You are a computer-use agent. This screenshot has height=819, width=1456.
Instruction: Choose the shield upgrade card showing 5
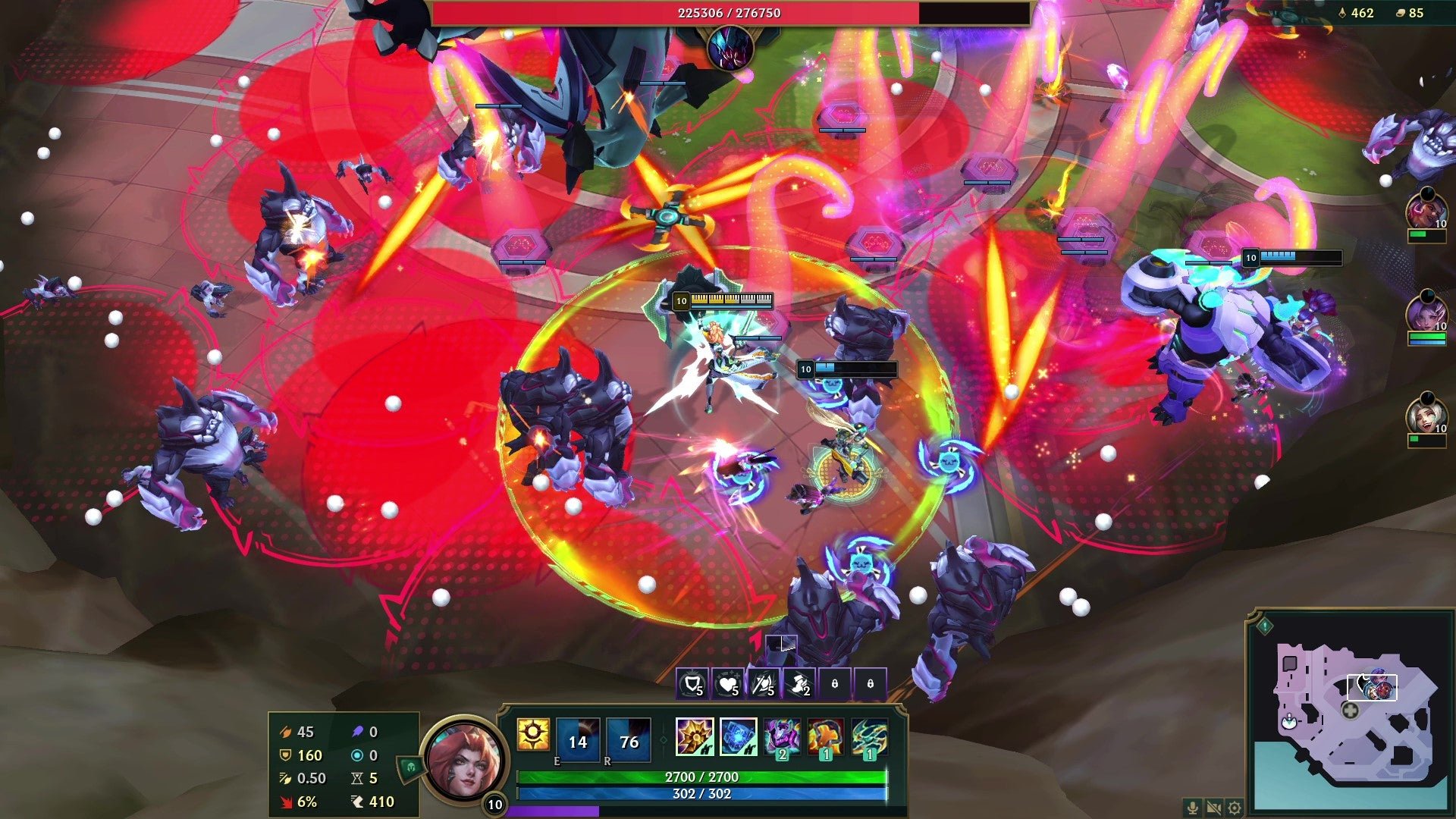coord(692,685)
